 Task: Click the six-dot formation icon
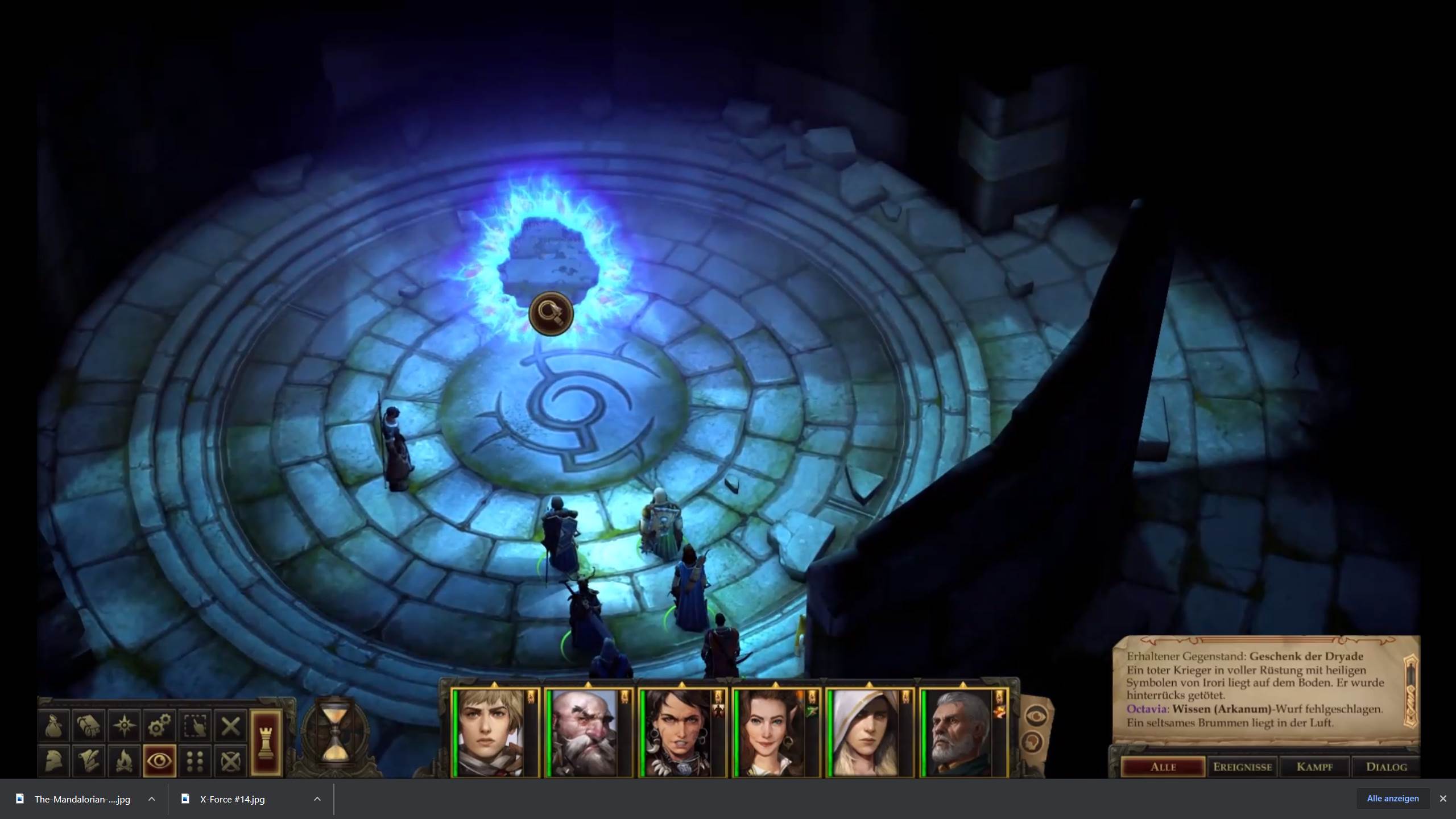click(x=195, y=761)
